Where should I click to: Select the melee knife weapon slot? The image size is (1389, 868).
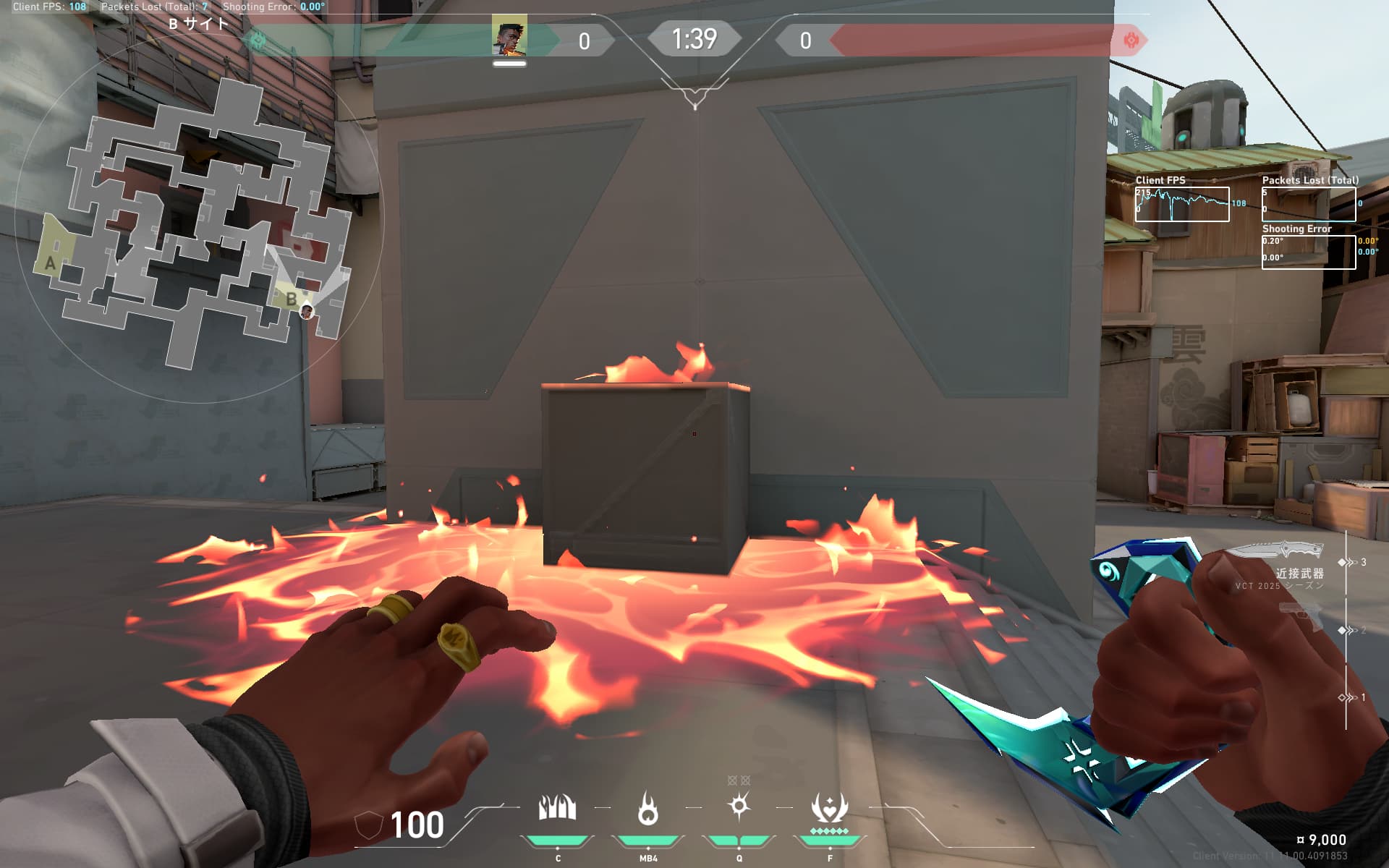point(1277,551)
